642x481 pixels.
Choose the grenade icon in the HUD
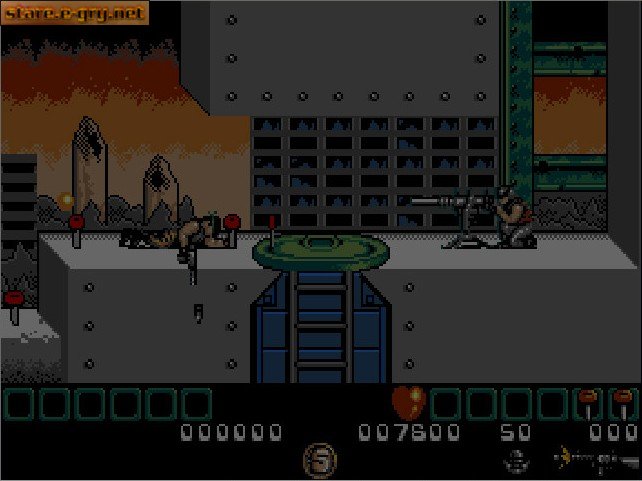point(516,461)
